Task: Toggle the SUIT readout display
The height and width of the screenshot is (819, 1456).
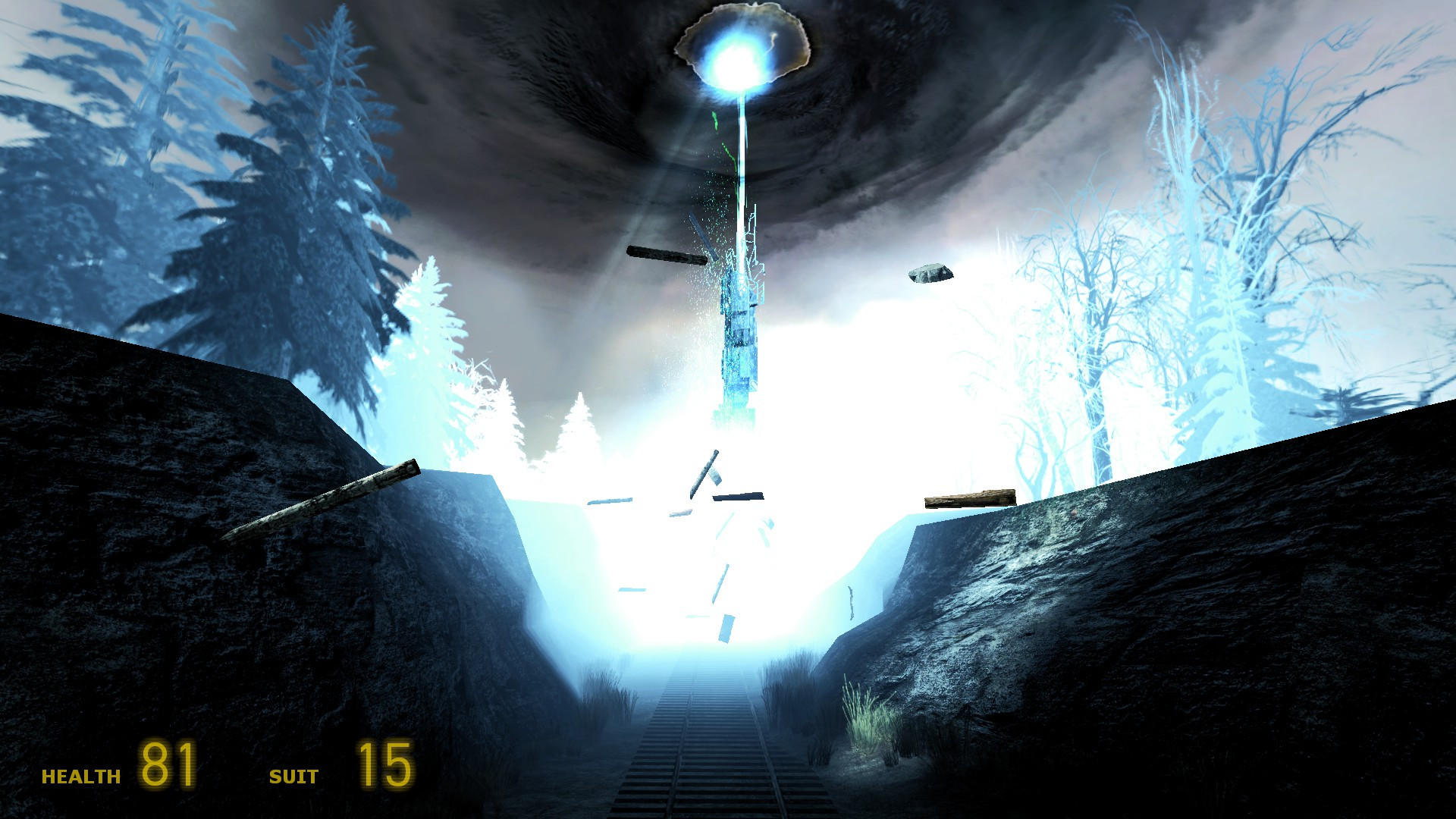Action: (294, 777)
